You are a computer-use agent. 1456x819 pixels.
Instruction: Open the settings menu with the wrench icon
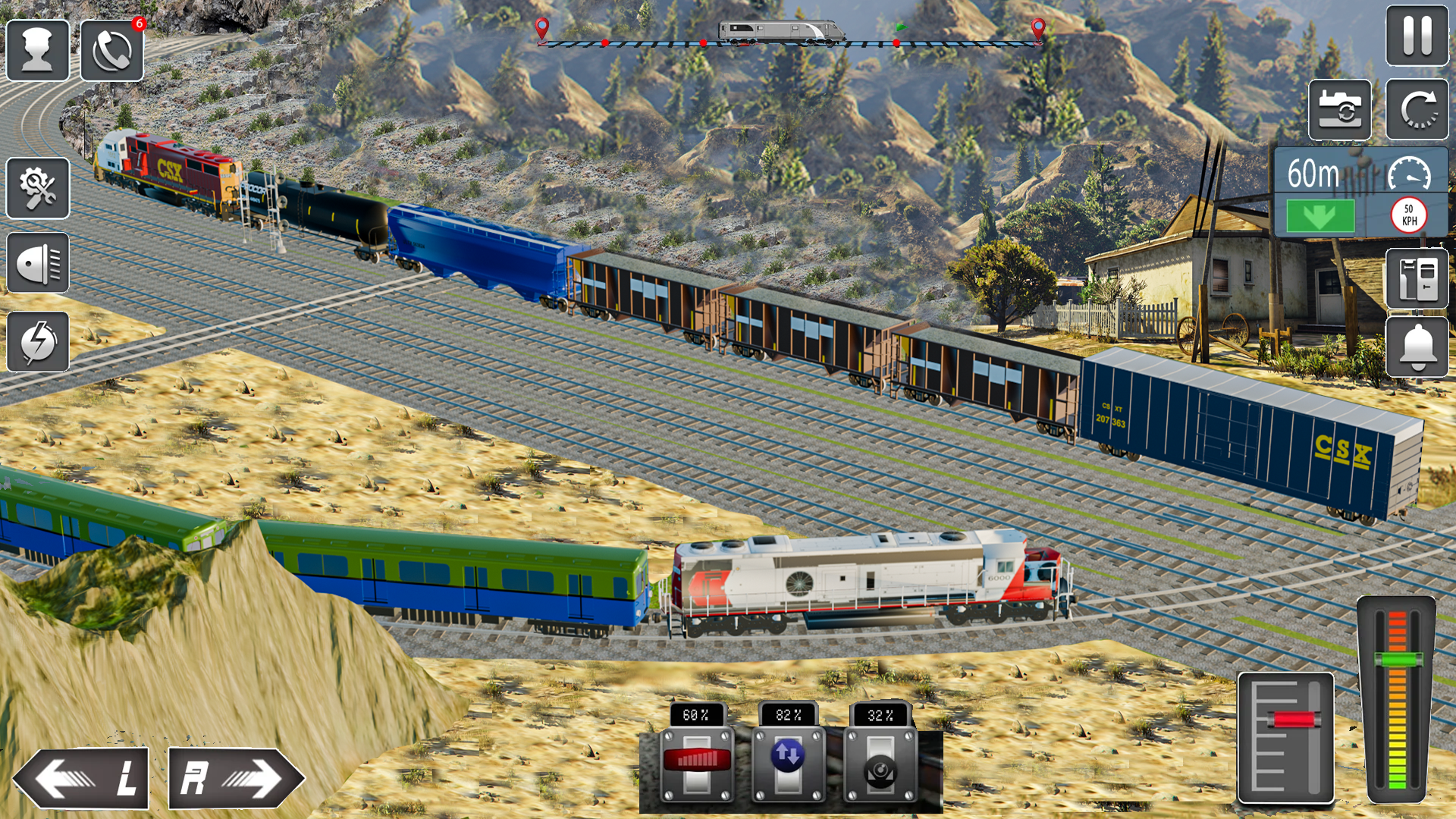(x=37, y=188)
